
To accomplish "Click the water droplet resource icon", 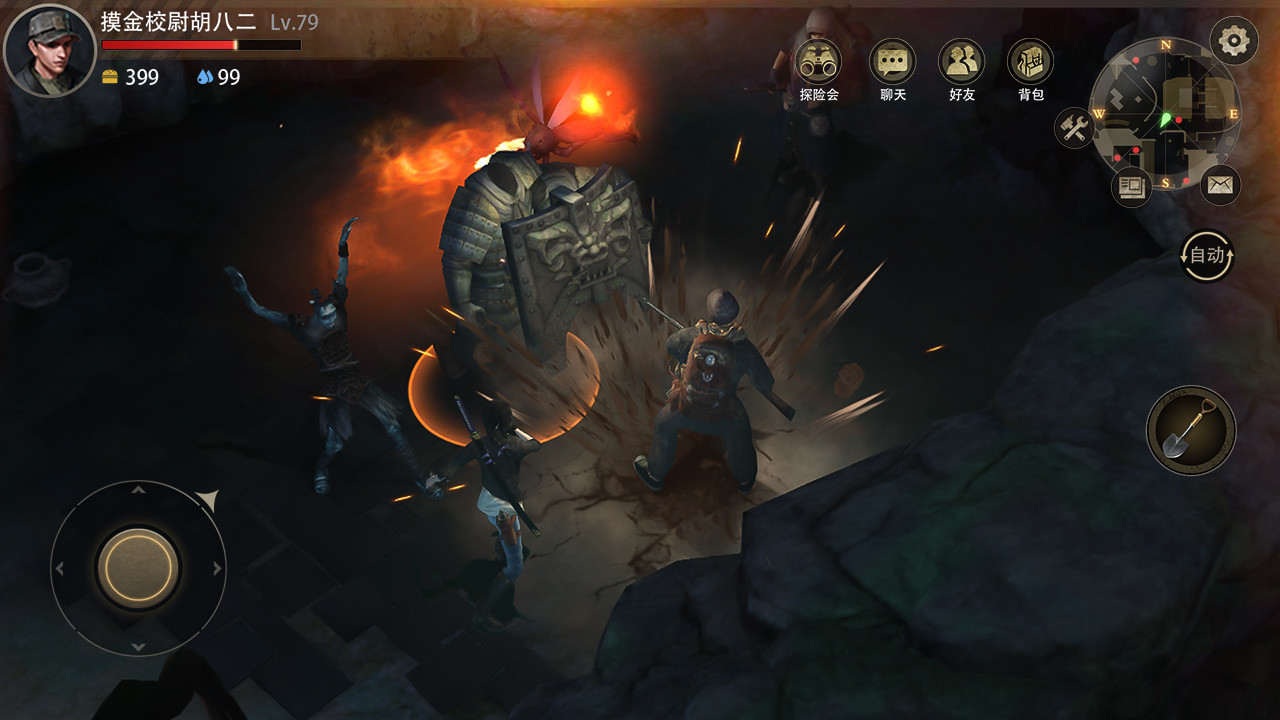I will pos(205,75).
